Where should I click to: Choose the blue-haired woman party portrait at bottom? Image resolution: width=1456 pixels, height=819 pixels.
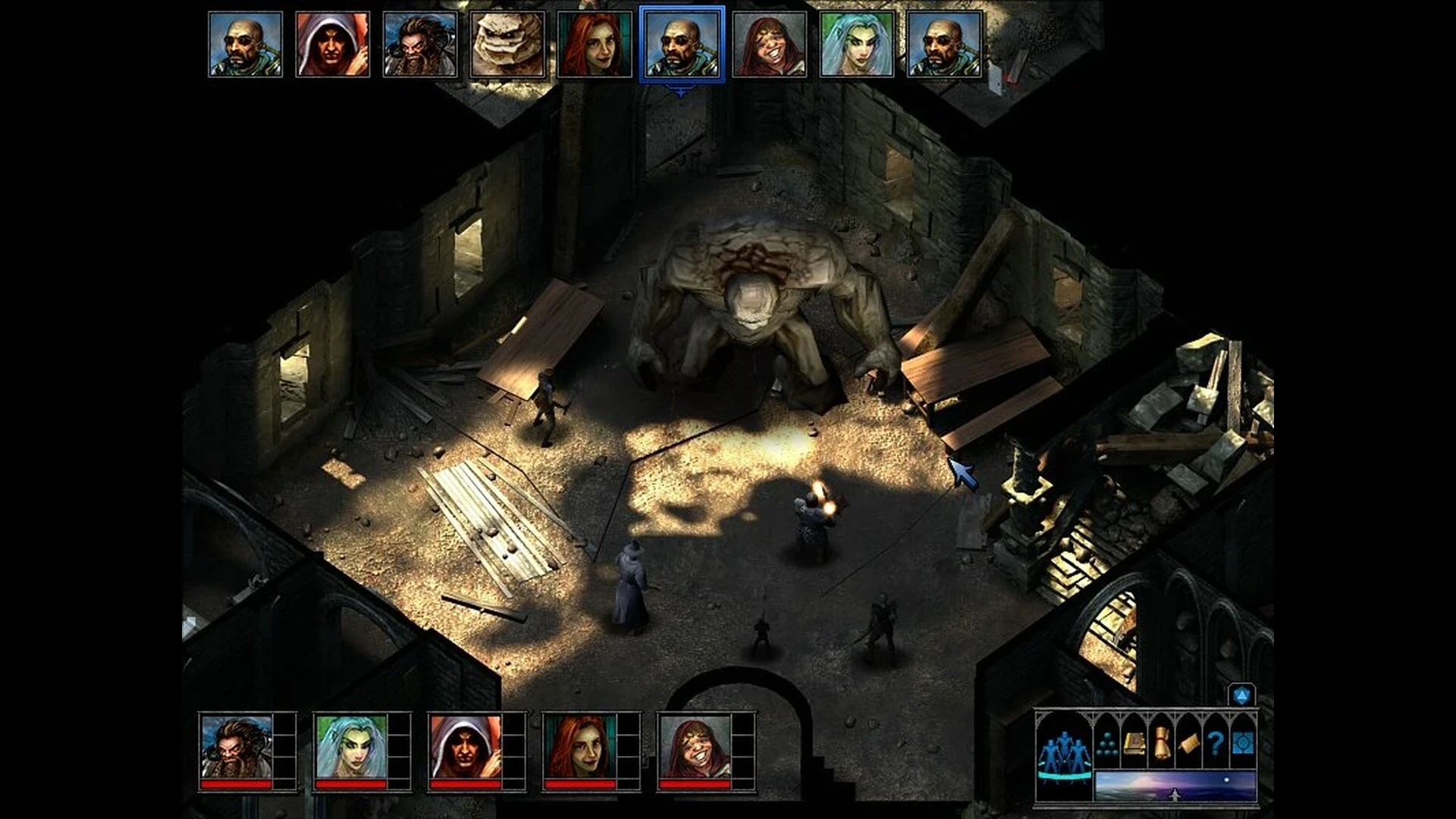350,748
